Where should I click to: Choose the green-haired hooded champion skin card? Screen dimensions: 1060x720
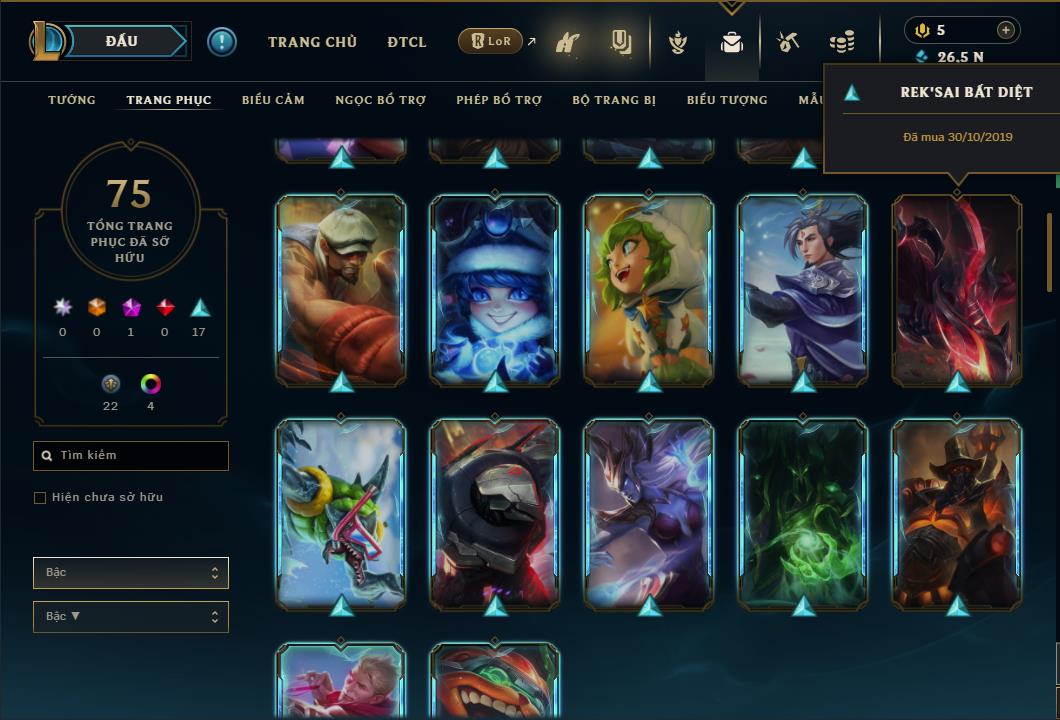[649, 290]
